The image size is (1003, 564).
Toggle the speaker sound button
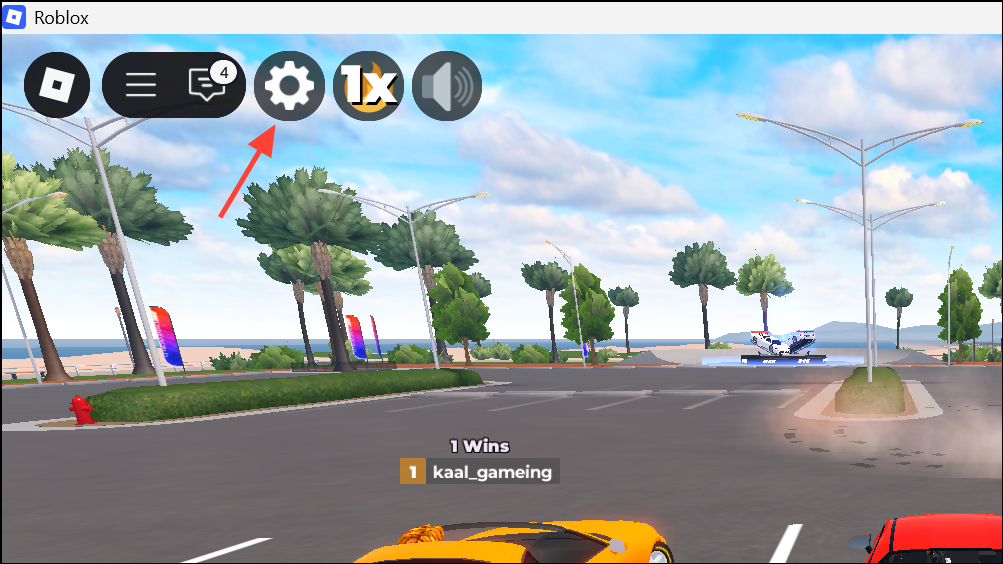click(x=447, y=85)
